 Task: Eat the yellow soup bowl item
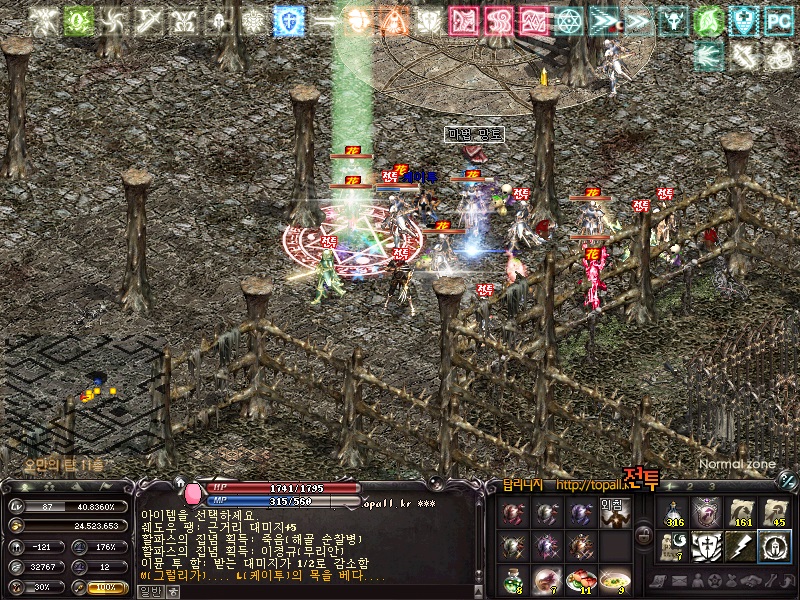(615, 580)
